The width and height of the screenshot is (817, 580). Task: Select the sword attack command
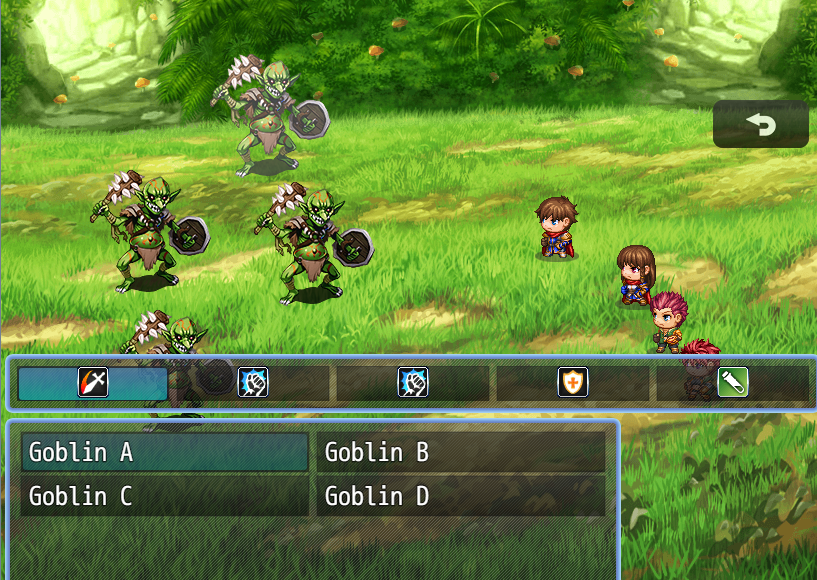(93, 382)
